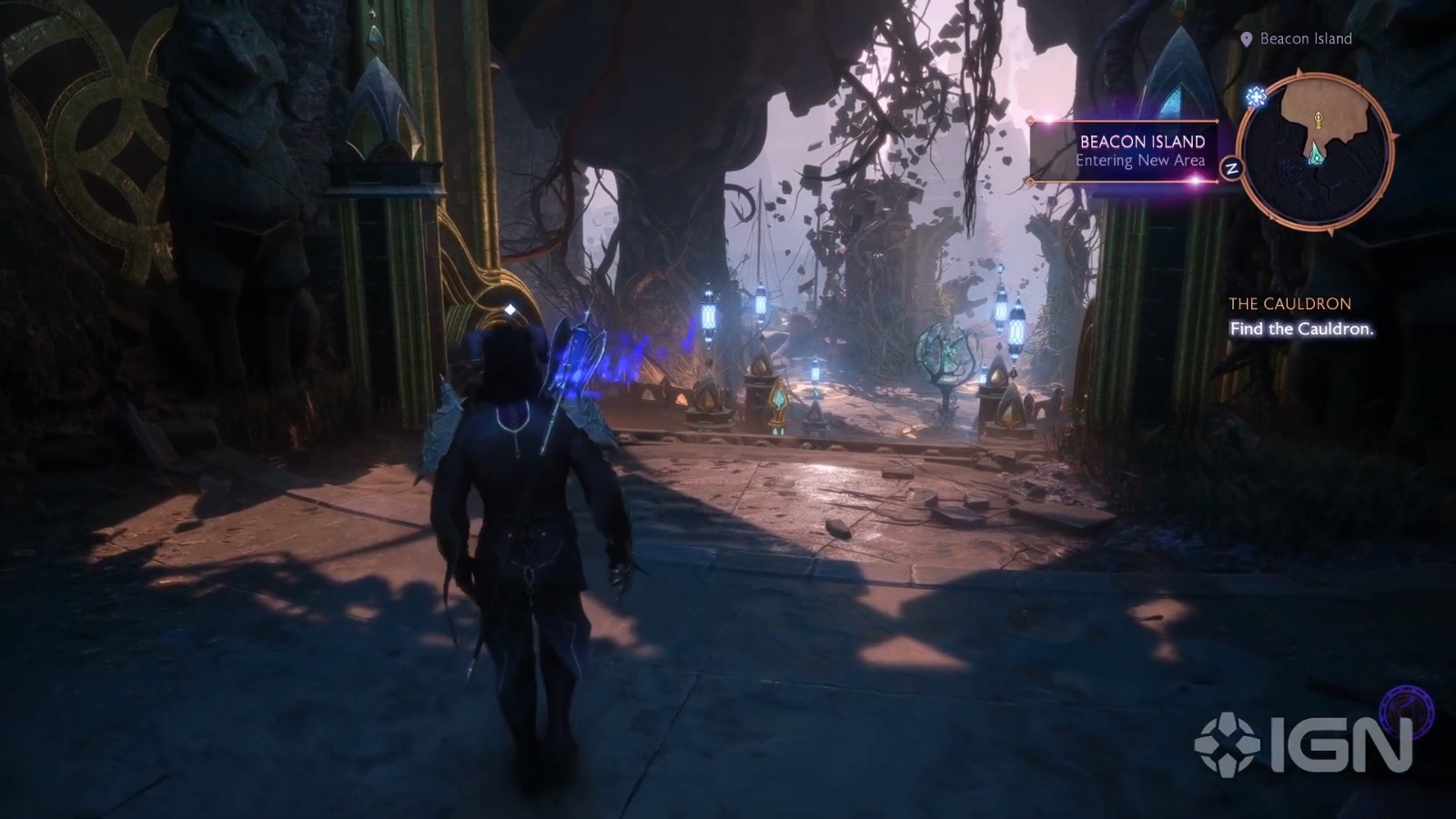Click the blue snowflake icon on minimap rim

1257,96
